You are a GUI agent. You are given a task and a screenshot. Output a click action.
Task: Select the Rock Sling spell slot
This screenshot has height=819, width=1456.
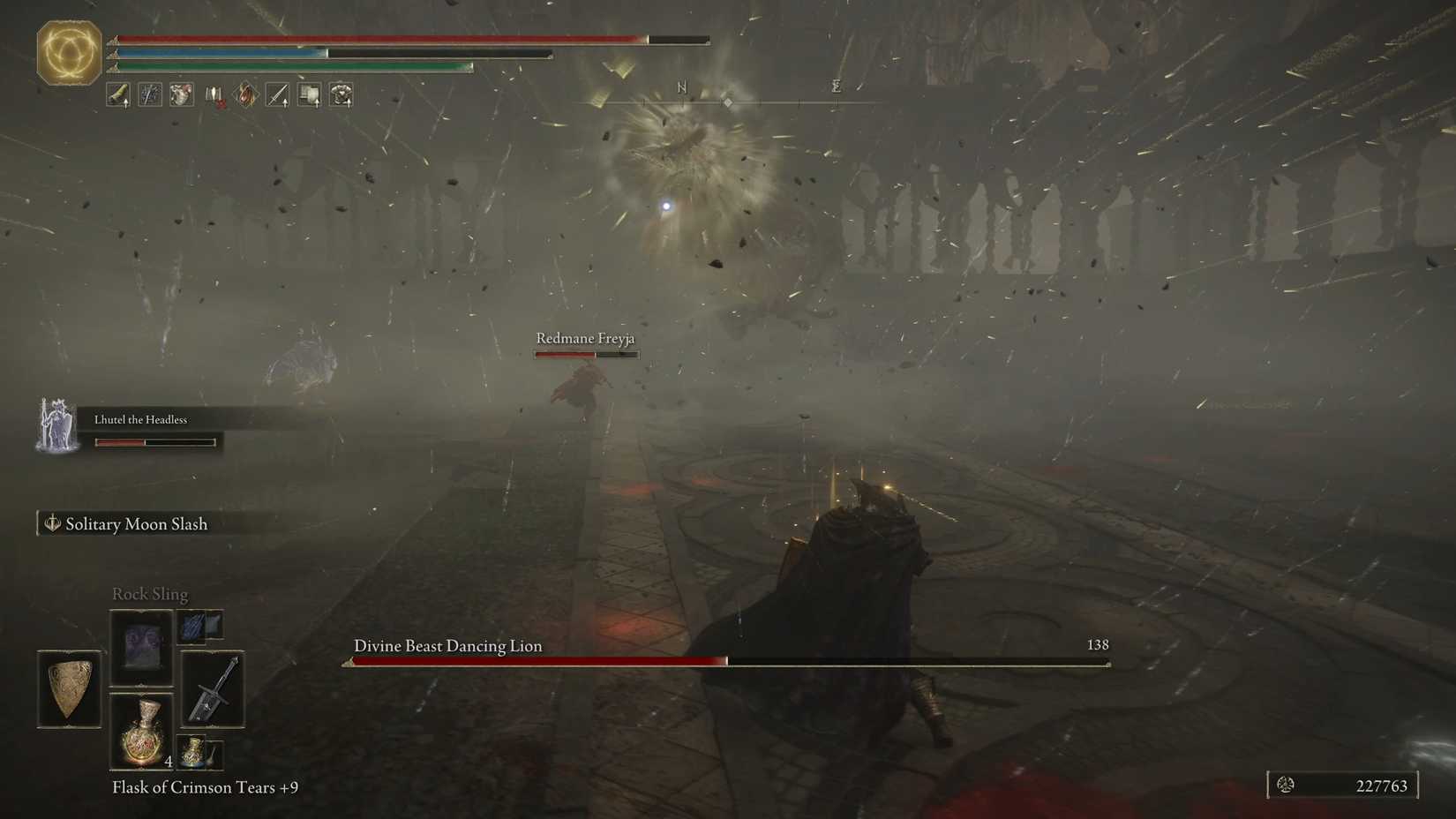tap(141, 647)
